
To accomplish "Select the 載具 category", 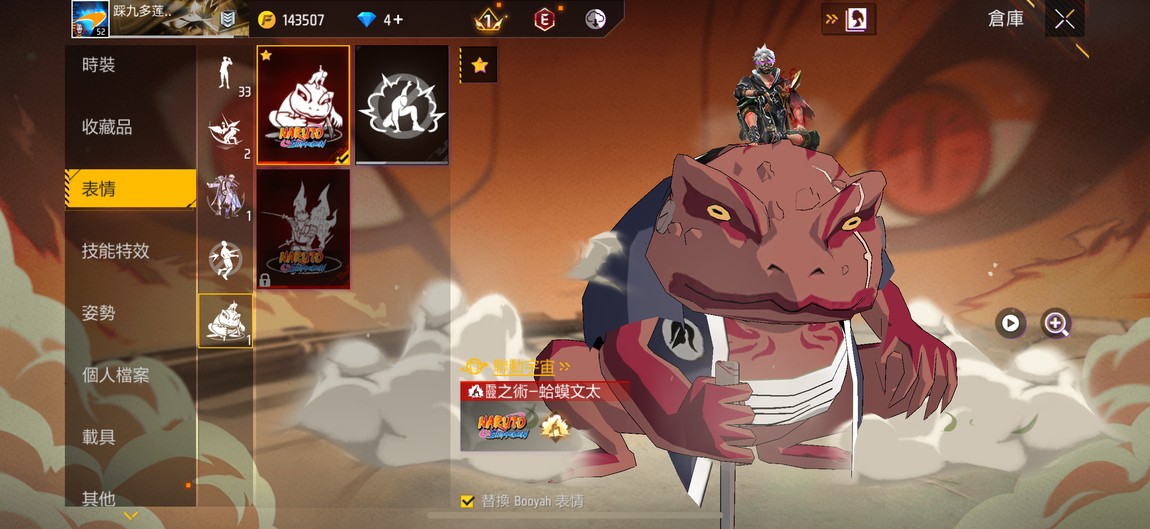I will coord(130,437).
